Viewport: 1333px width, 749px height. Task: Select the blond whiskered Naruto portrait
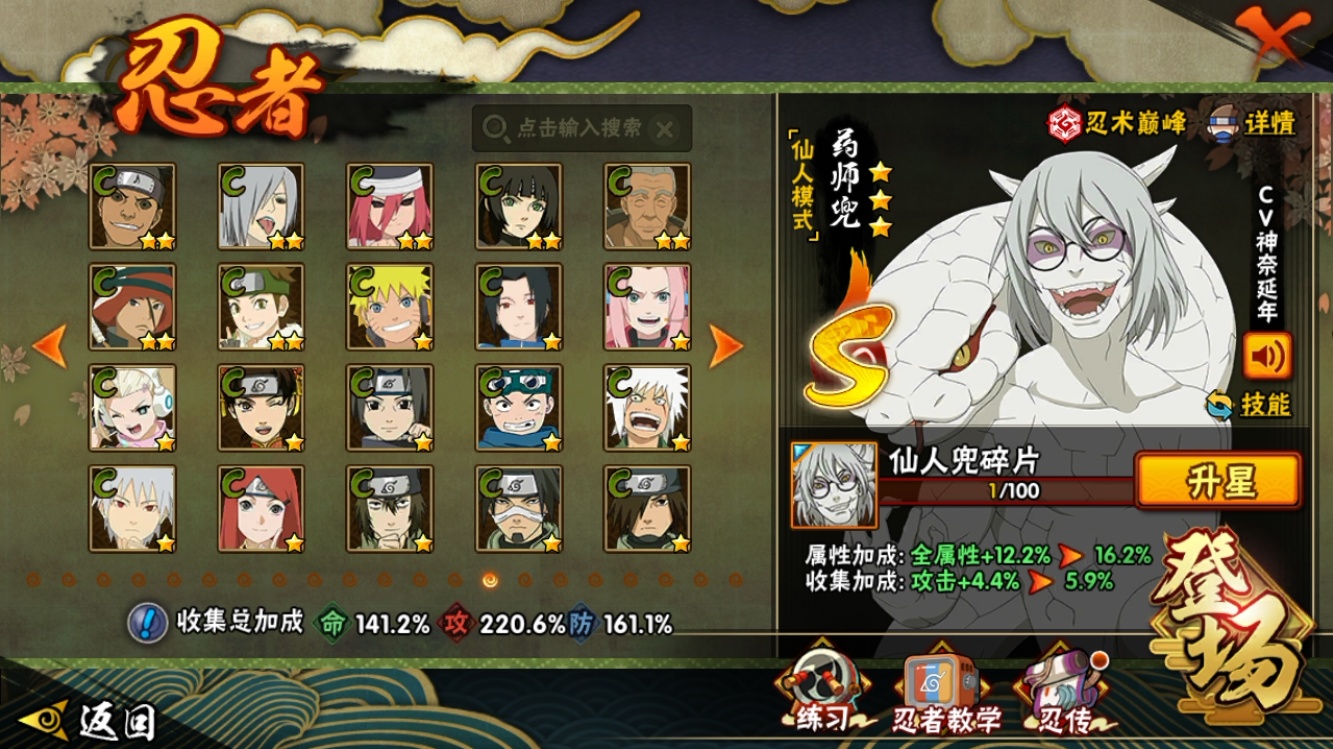pos(390,307)
